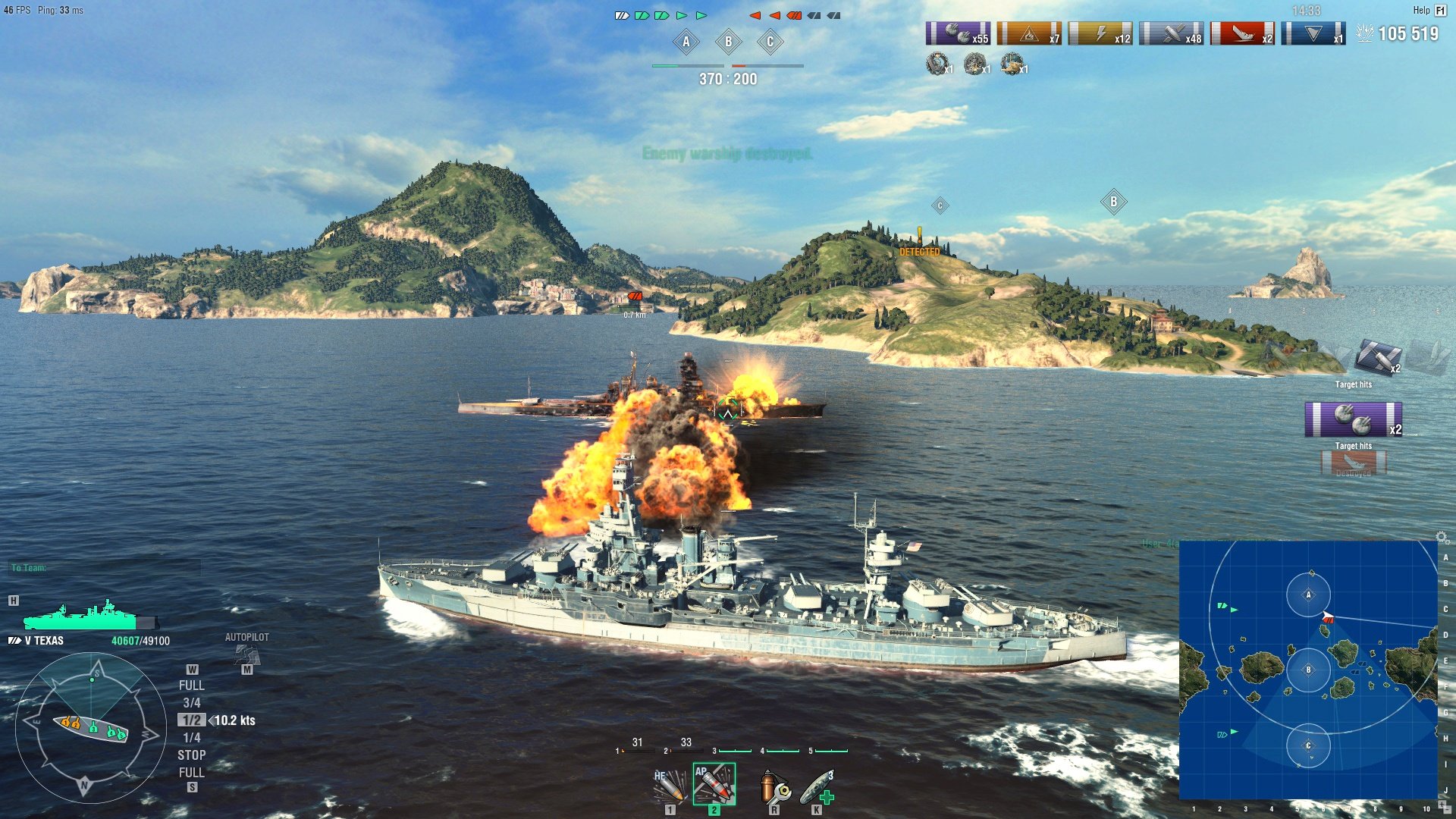This screenshot has width=1456, height=819.
Task: Open the minimap settings gear
Action: pos(1442,537)
